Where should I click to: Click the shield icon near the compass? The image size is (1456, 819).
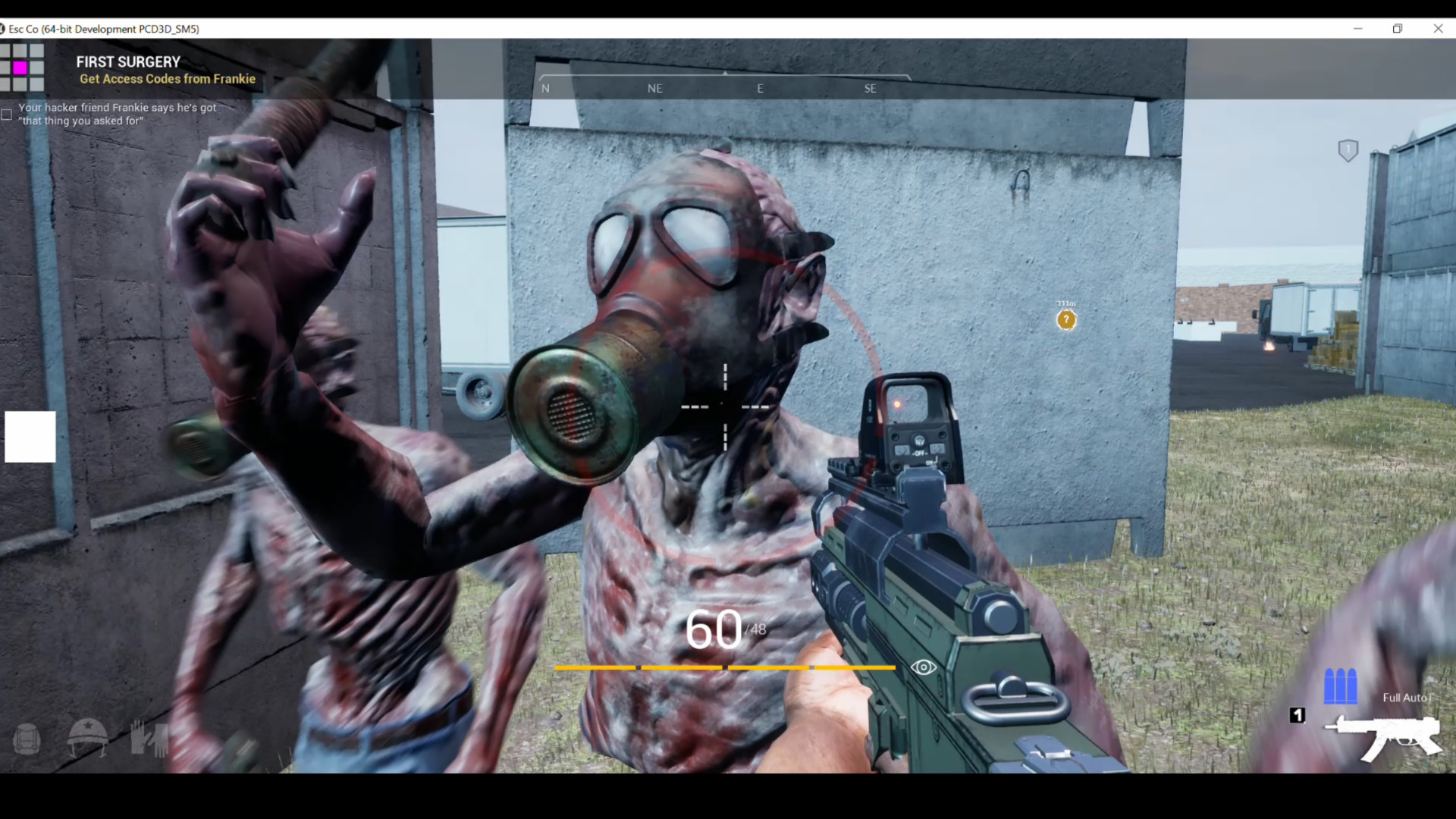(x=1348, y=150)
